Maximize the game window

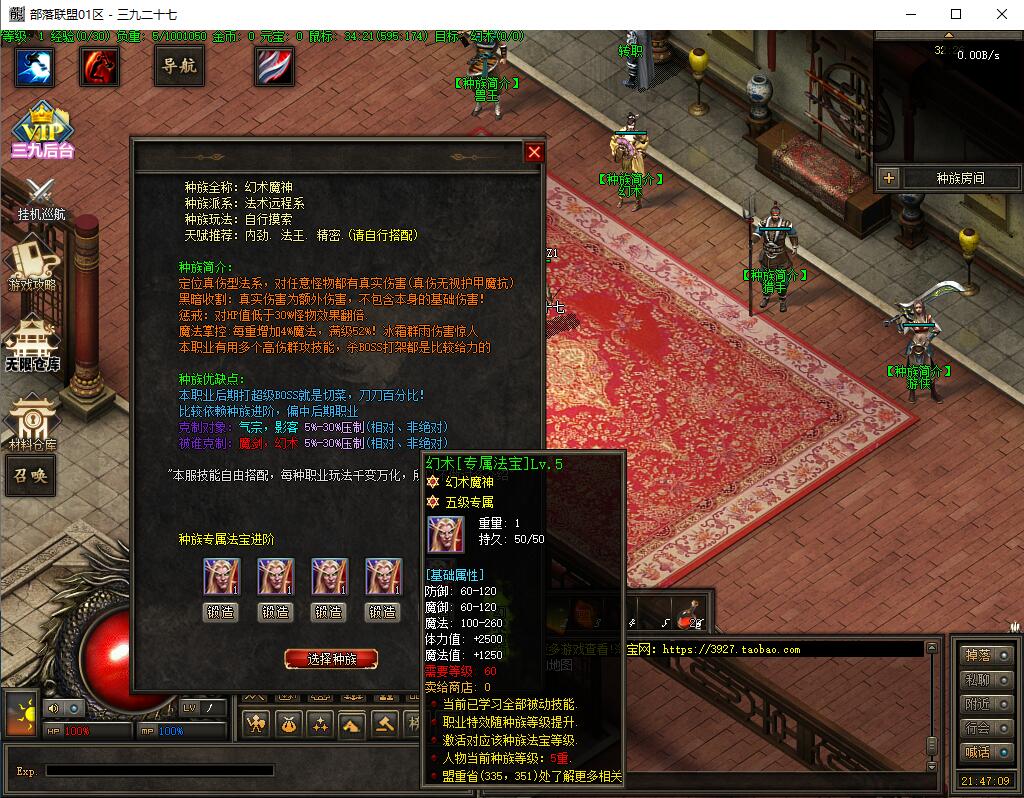[956, 14]
